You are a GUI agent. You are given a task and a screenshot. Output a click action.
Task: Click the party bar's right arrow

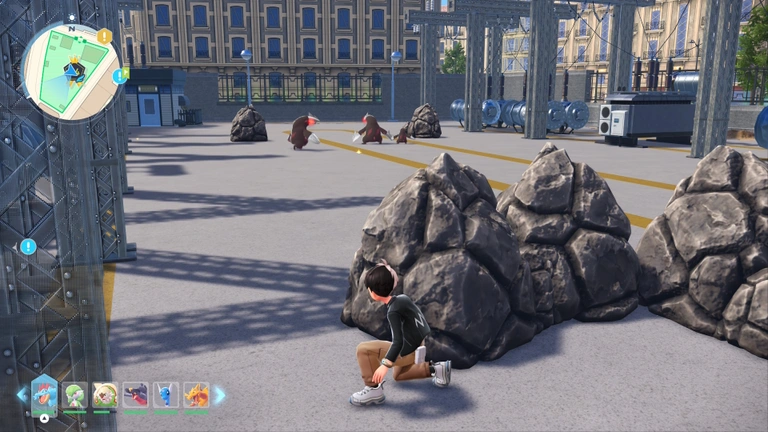pyautogui.click(x=220, y=395)
